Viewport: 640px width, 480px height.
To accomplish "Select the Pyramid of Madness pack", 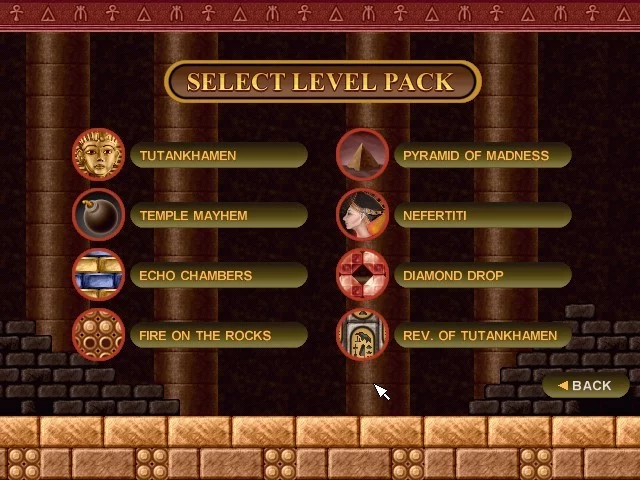I will (482, 156).
